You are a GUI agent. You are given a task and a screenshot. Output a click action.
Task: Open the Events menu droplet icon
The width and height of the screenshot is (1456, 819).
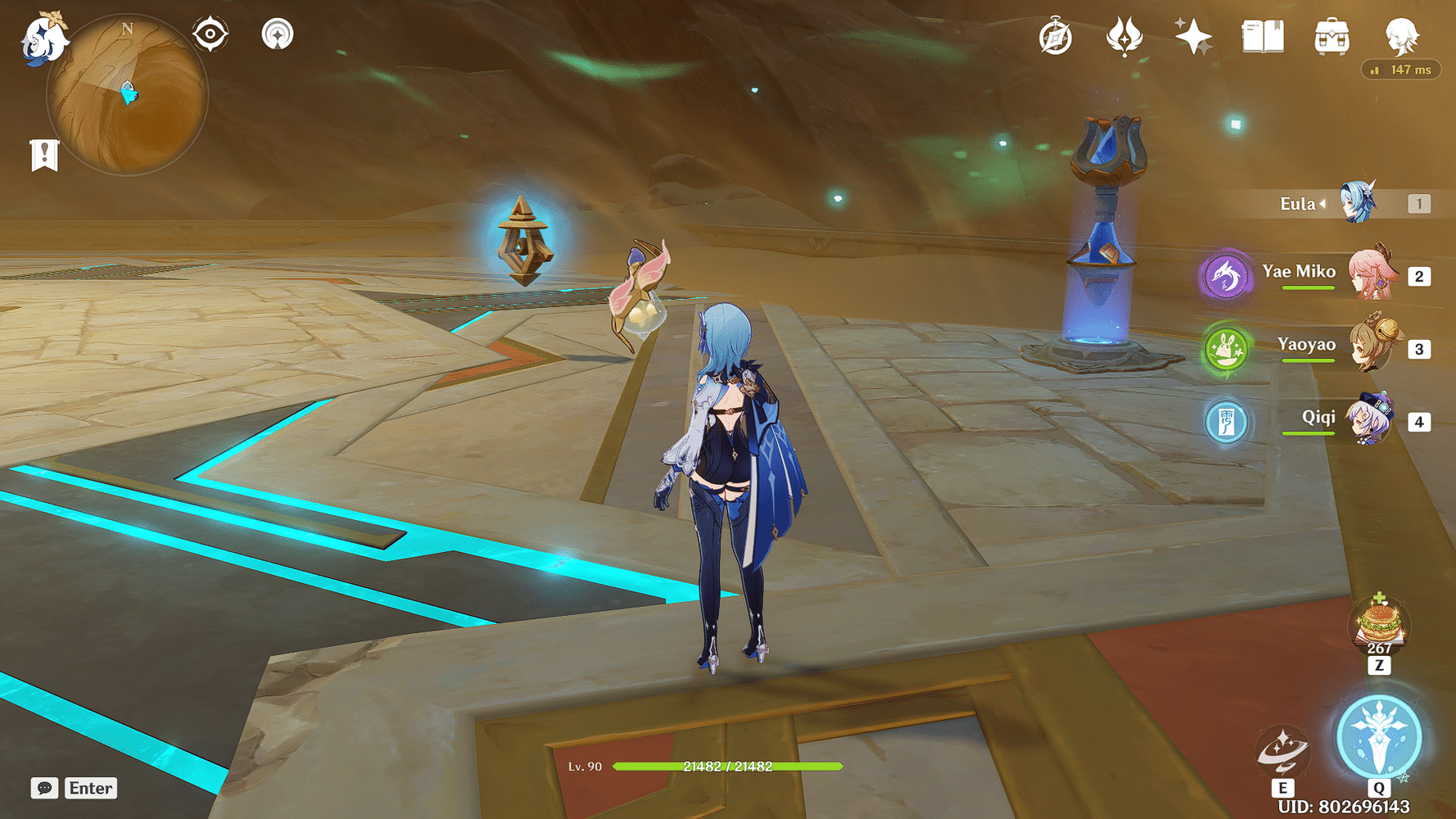(1126, 35)
